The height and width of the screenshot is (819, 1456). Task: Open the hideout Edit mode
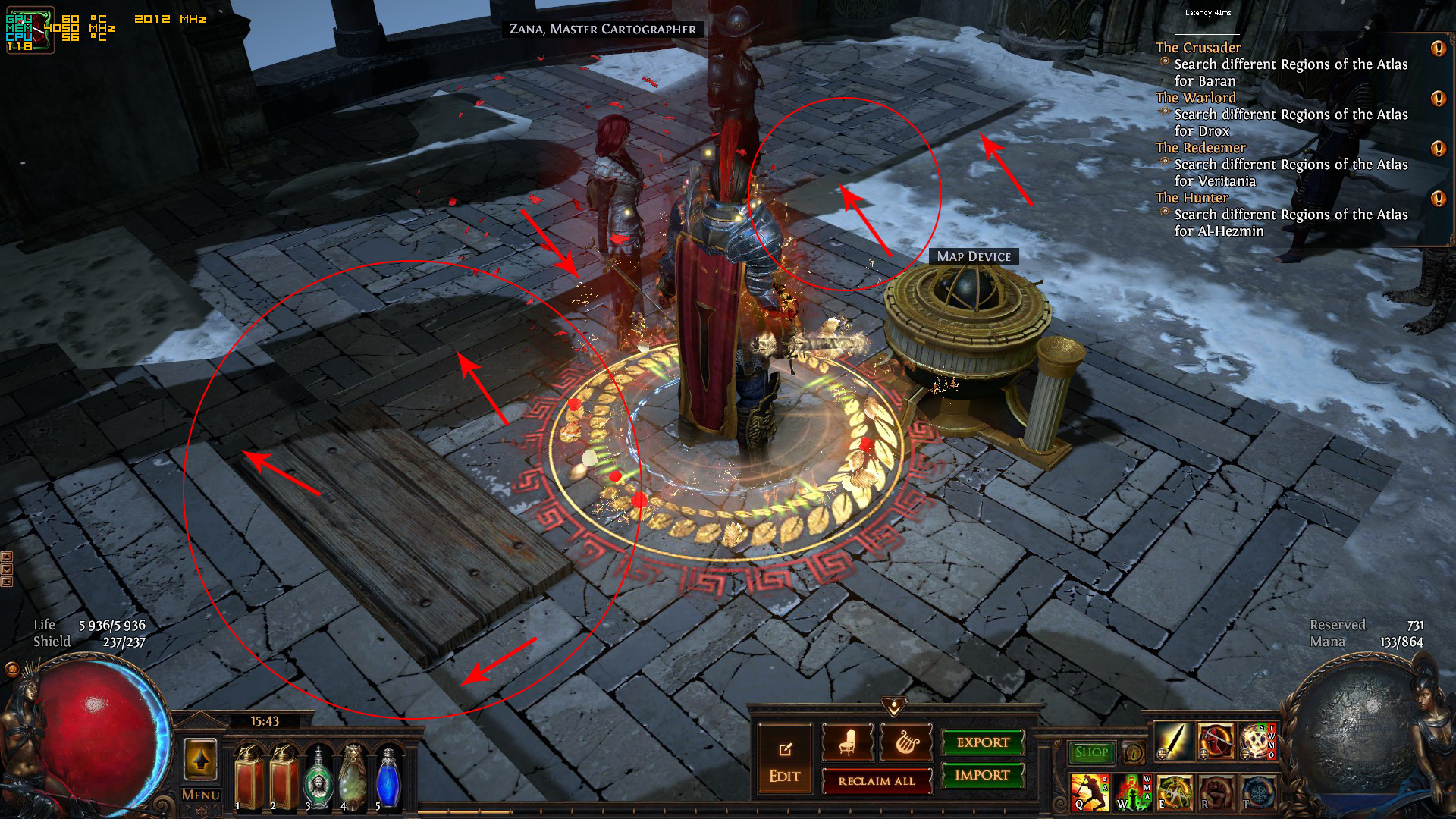tap(784, 761)
